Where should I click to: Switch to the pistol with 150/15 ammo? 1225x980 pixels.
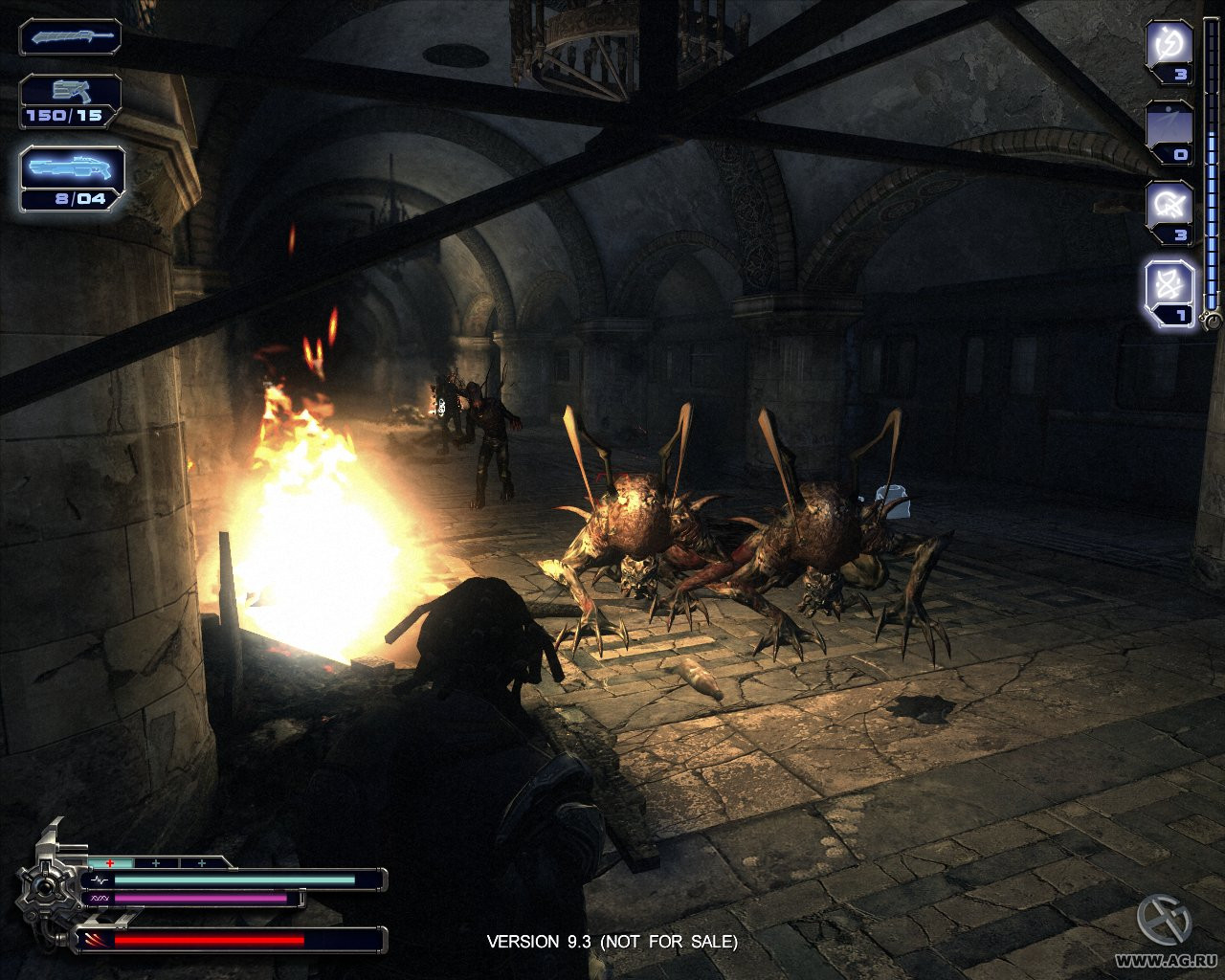70,94
